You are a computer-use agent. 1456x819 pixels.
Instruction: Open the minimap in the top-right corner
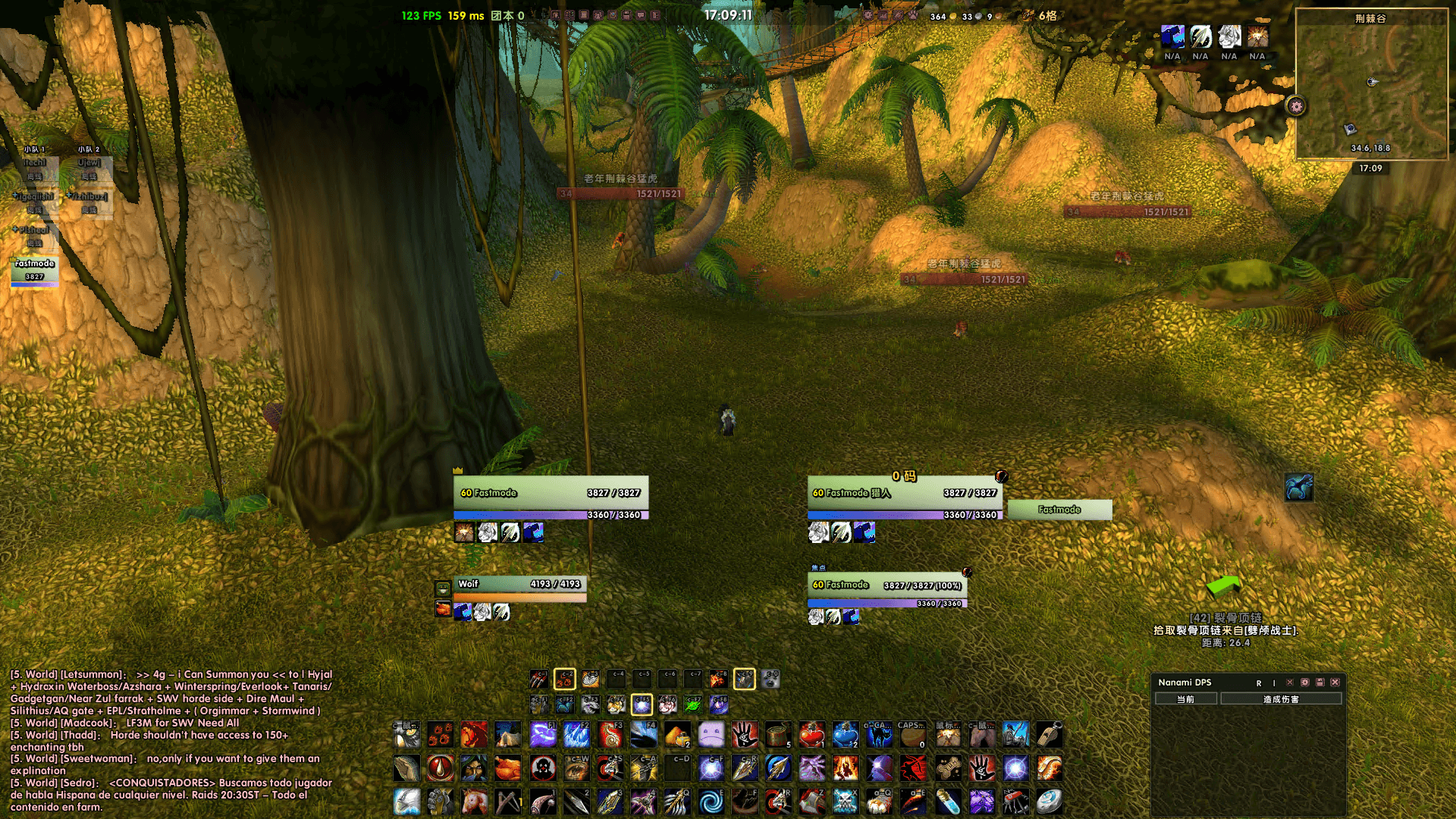pos(1371,83)
